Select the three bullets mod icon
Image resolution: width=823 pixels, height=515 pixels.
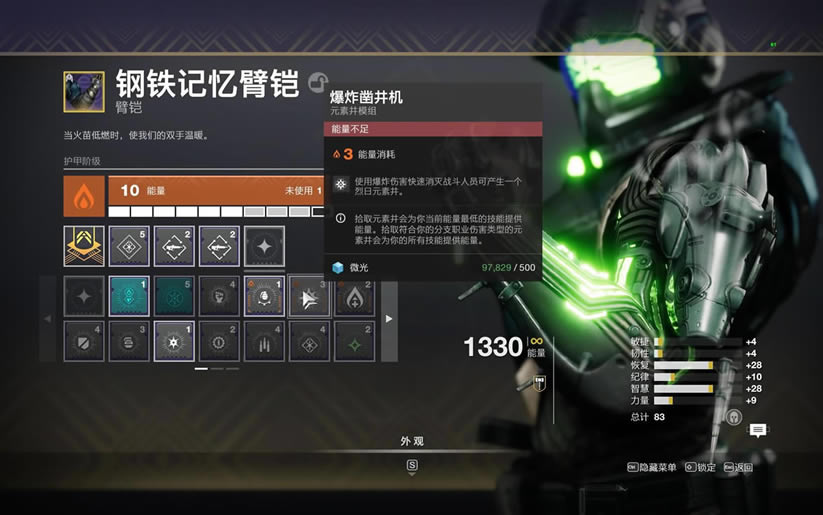(264, 341)
